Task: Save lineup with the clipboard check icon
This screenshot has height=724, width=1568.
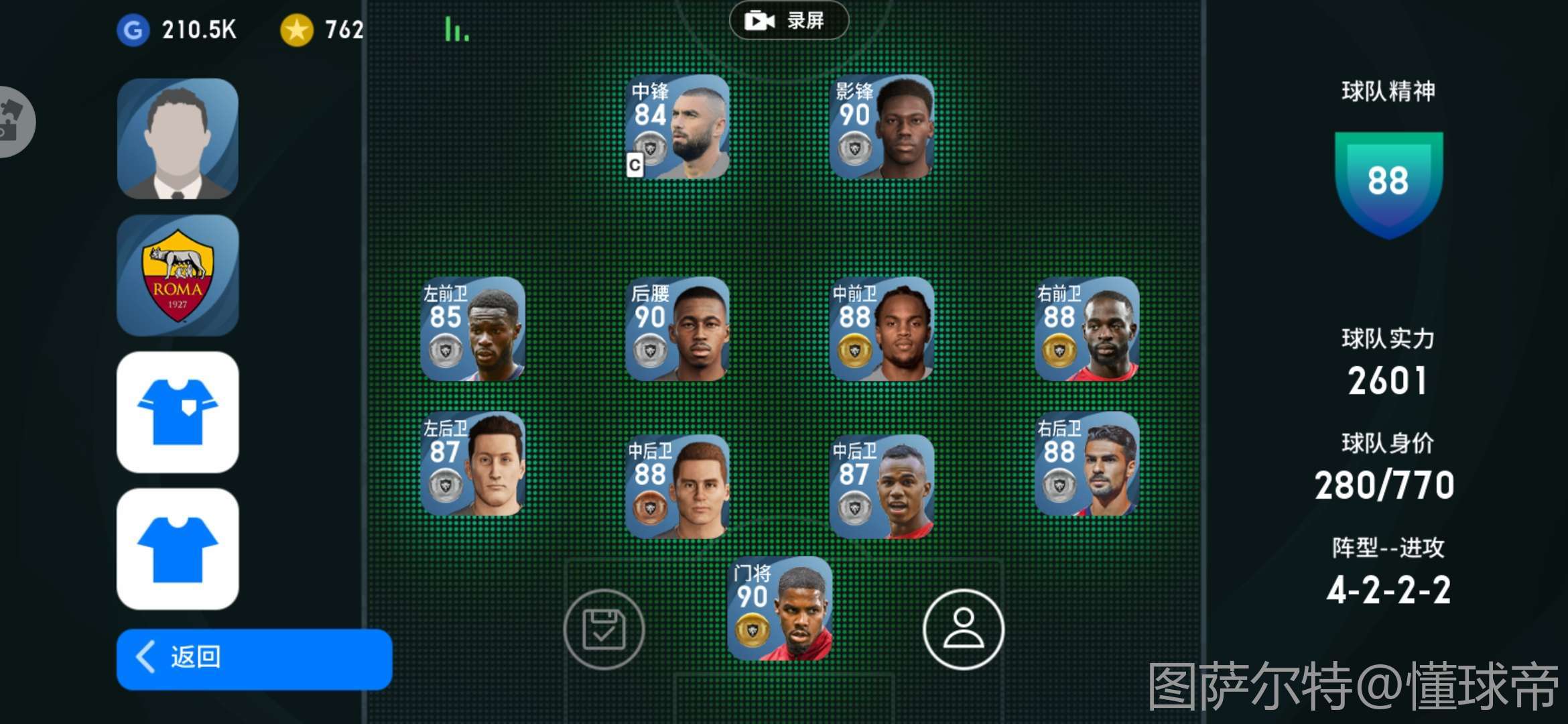Action: coord(604,629)
